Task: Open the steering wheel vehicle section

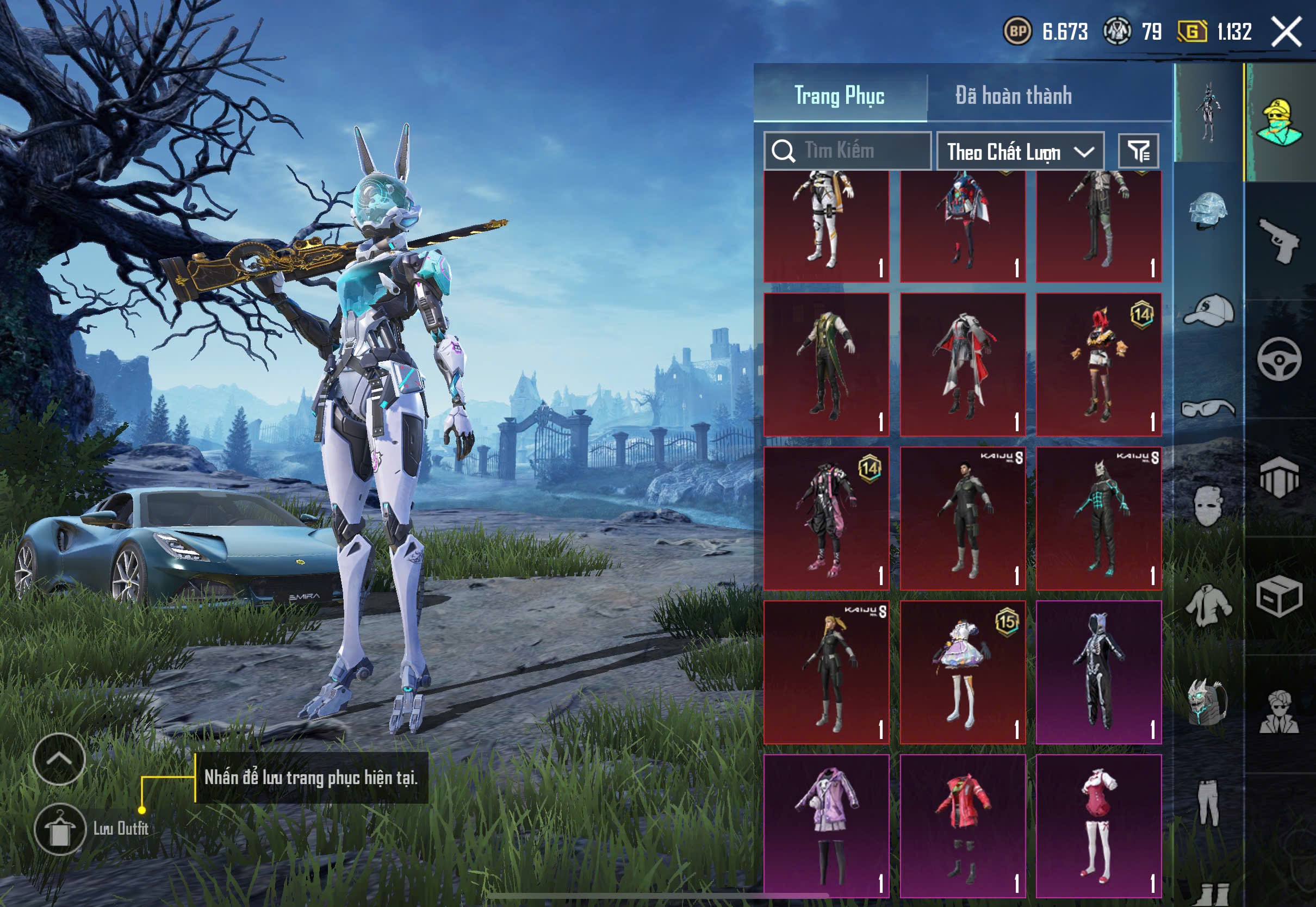Action: tap(1279, 359)
